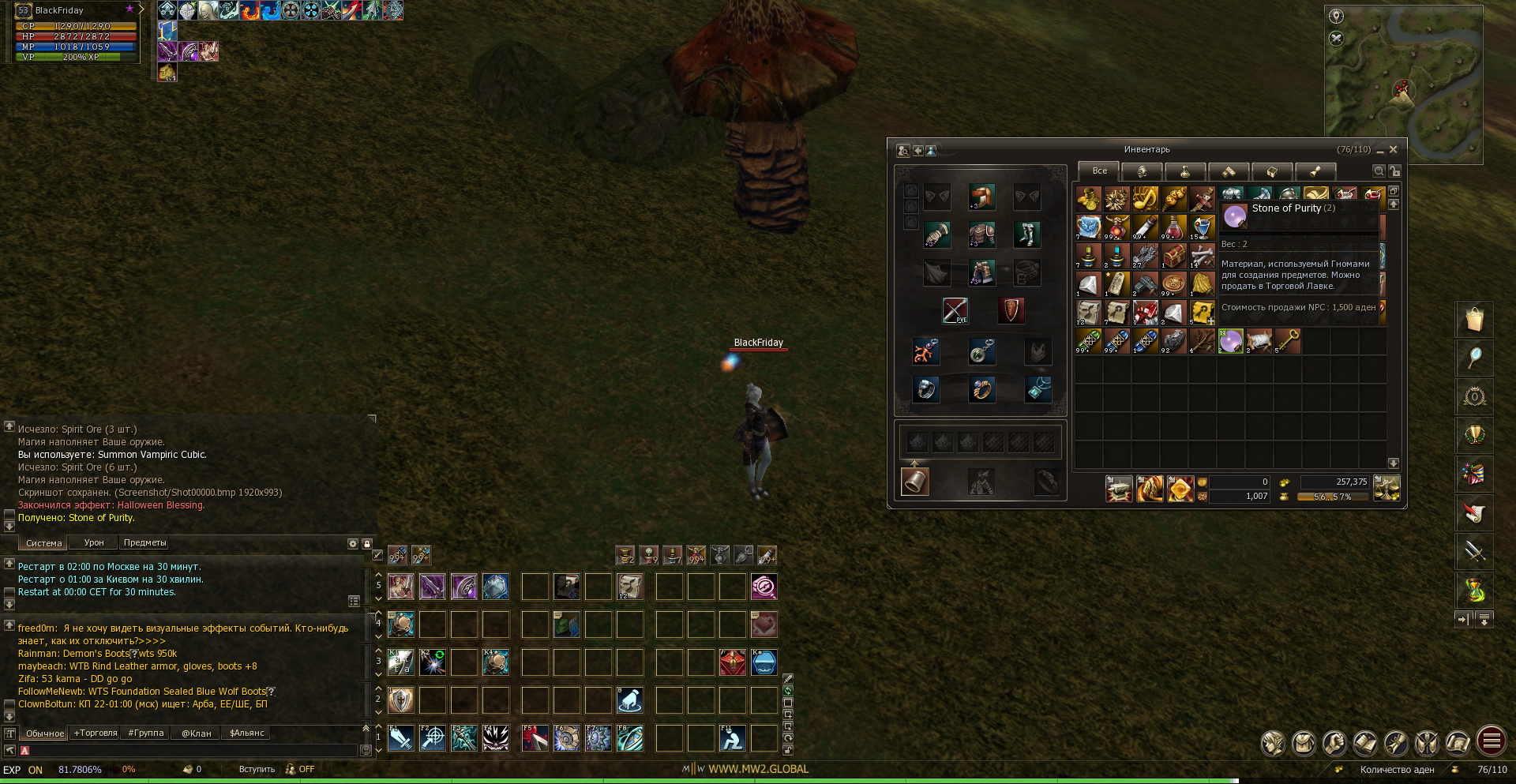Choose the +Торговля chat channel
Screen dimensions: 1516x784
[x=96, y=733]
